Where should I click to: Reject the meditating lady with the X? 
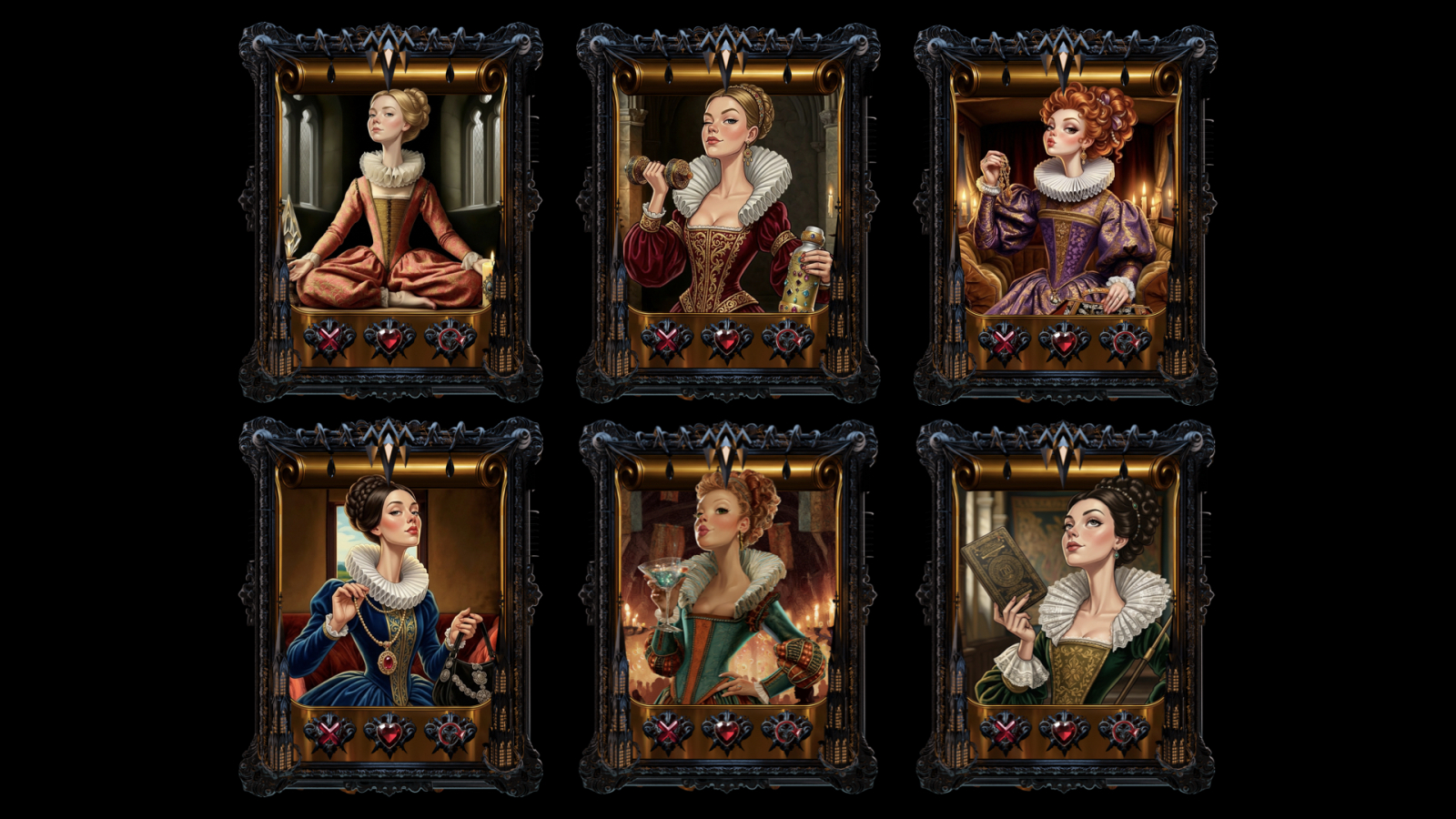[x=329, y=340]
